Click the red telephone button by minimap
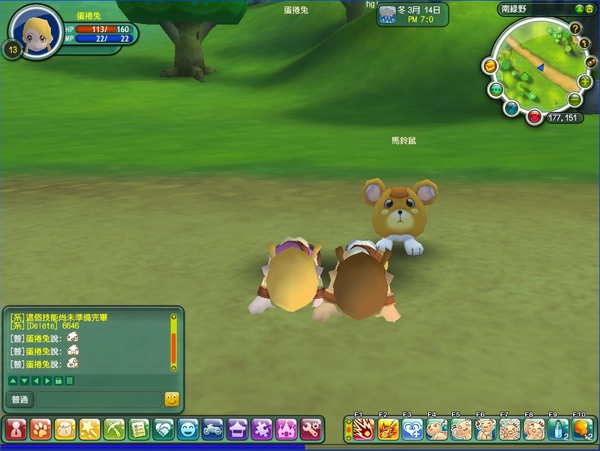The height and width of the screenshot is (451, 600). 535,117
